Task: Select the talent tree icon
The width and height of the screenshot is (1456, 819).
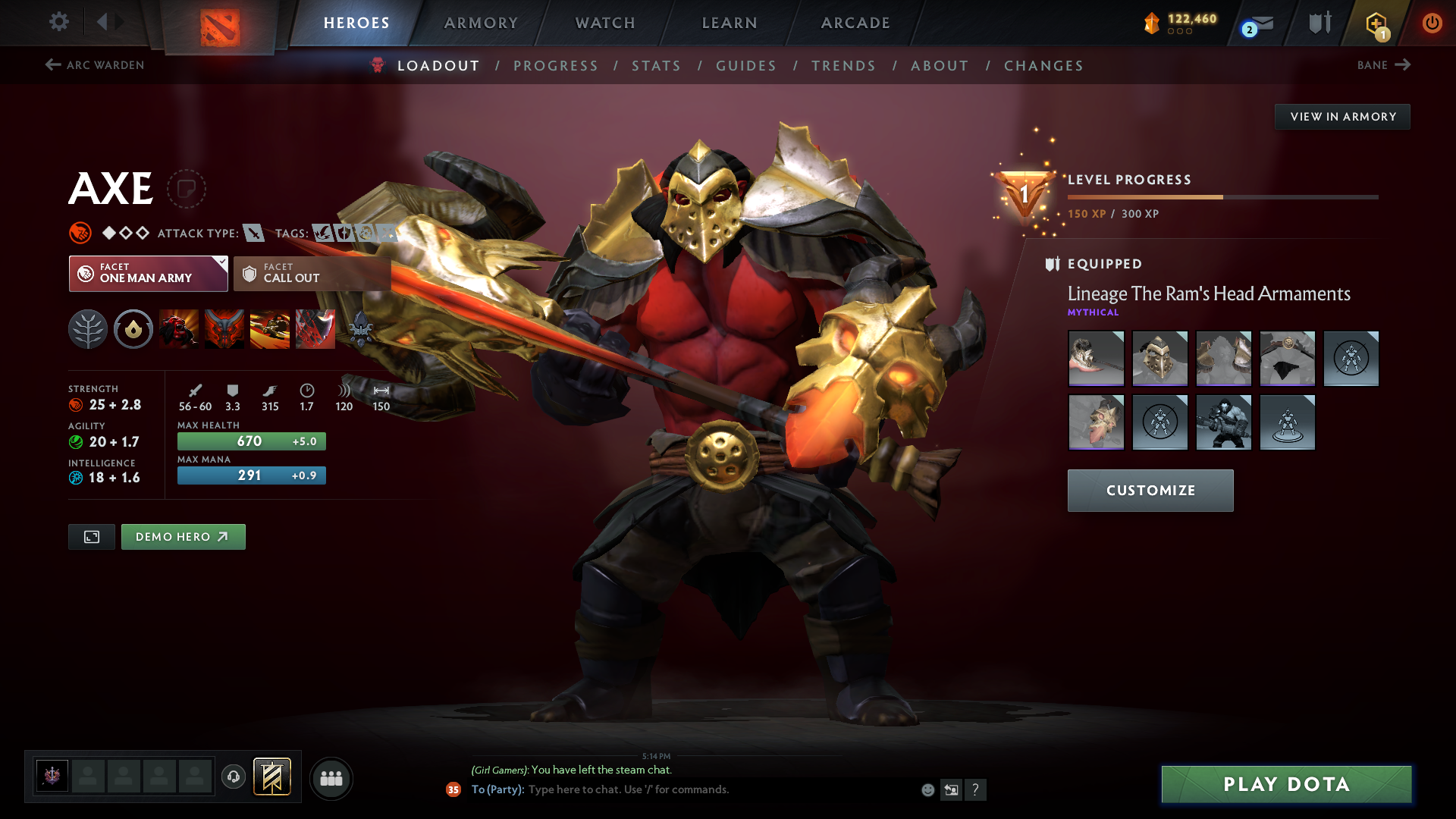Action: click(88, 329)
